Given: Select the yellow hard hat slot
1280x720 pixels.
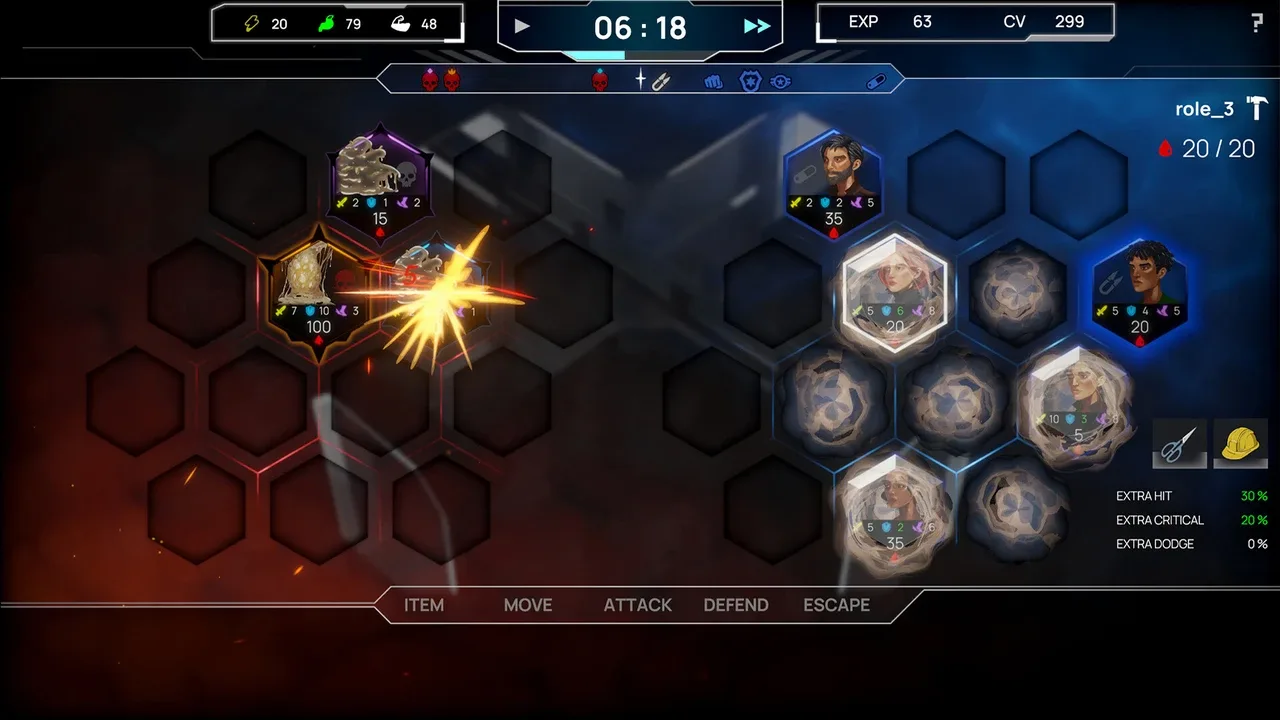Looking at the screenshot, I should (x=1240, y=443).
